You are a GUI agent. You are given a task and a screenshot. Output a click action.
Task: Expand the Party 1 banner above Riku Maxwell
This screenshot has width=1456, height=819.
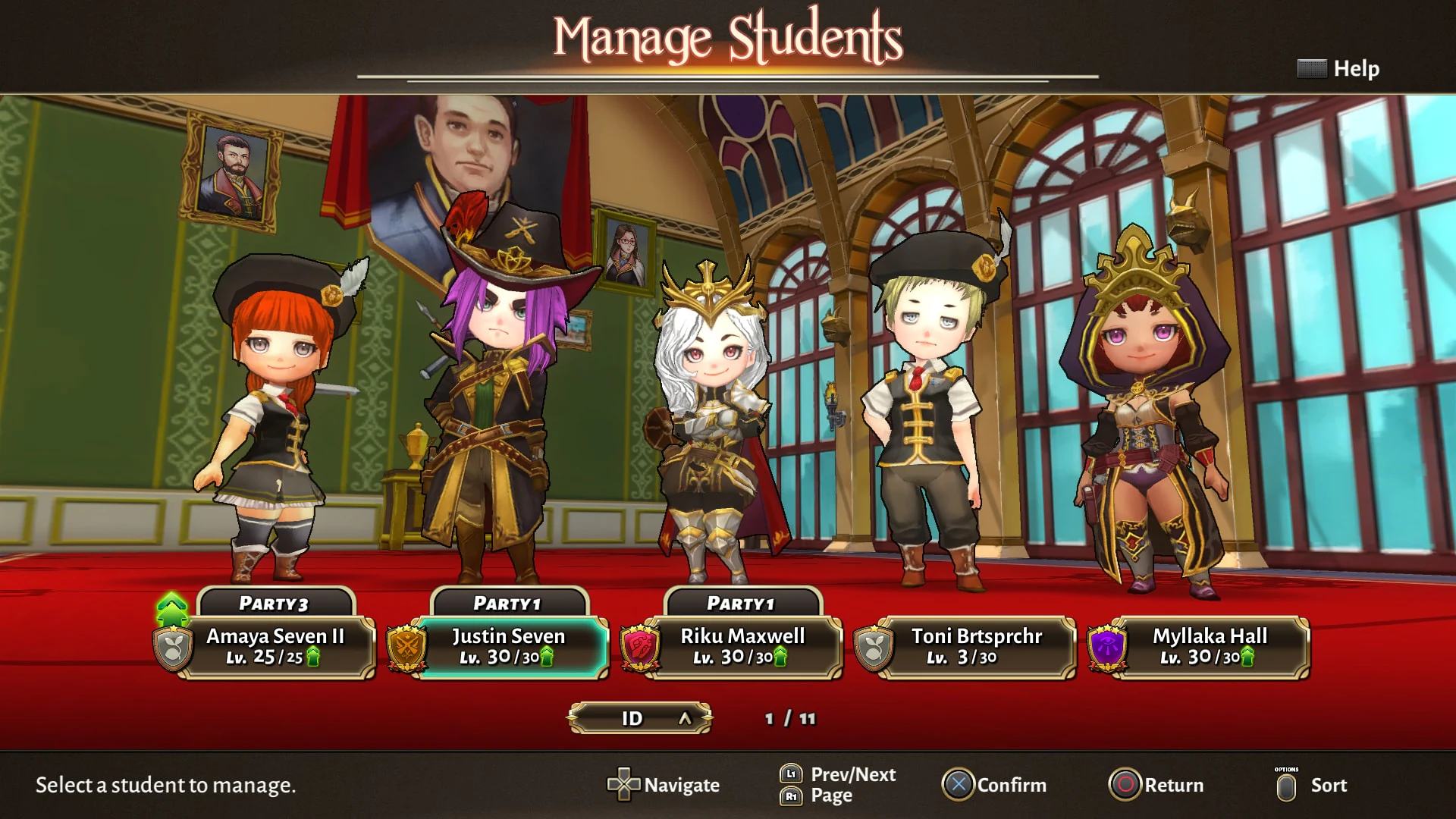[x=741, y=603]
